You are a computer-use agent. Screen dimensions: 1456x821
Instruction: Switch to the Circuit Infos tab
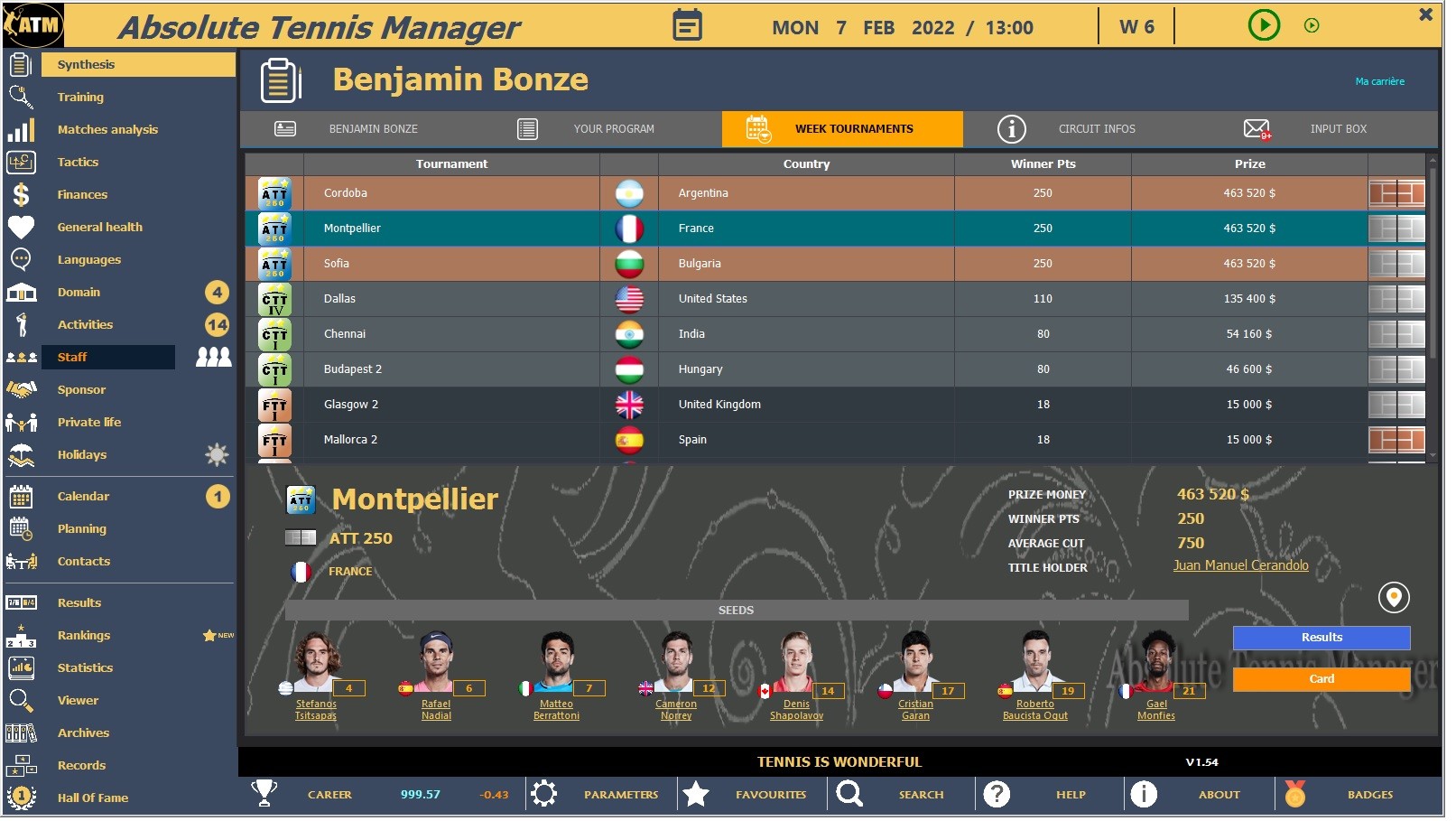tap(1097, 128)
